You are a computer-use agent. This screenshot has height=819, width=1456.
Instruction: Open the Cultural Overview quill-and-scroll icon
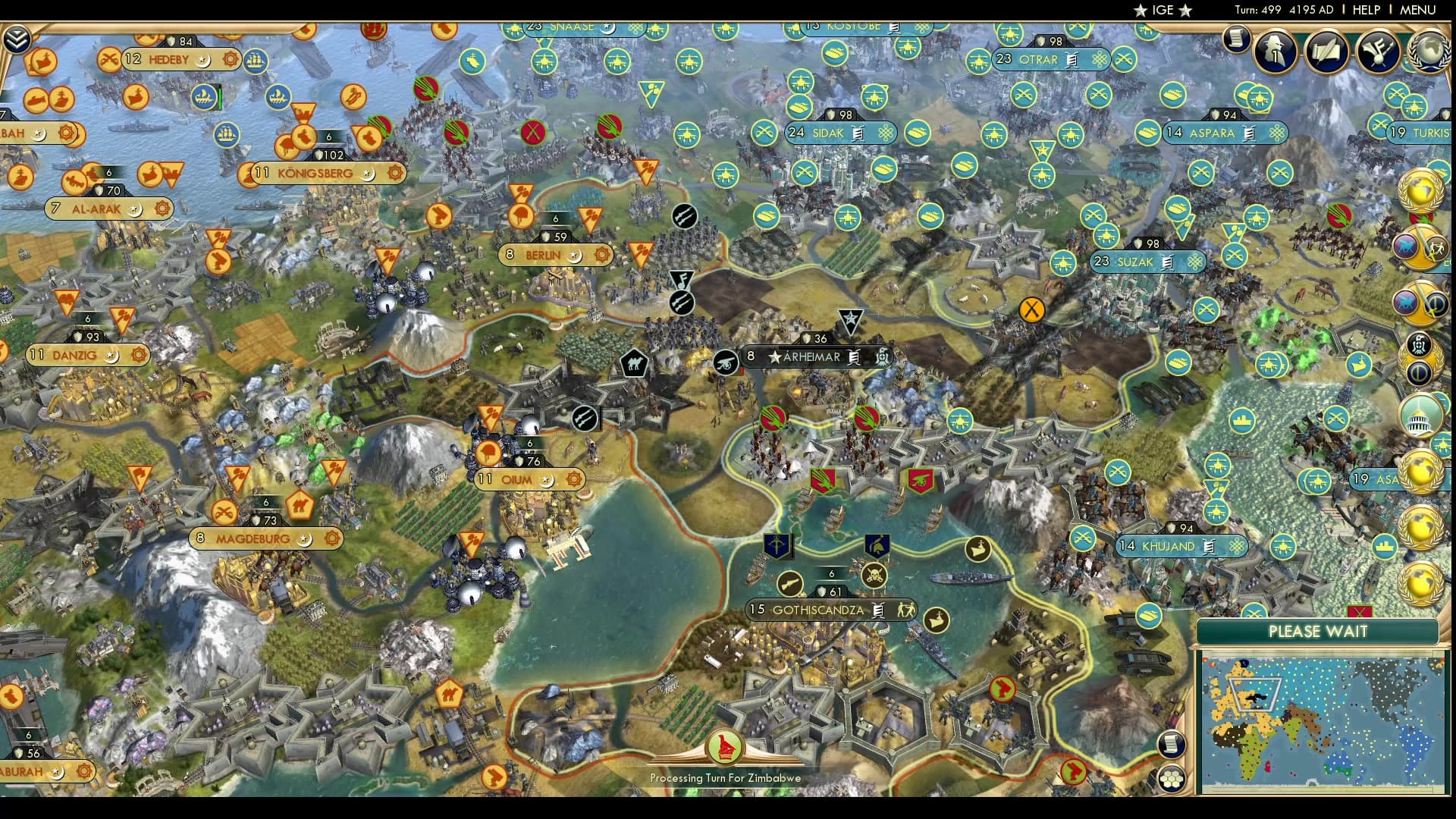(x=1327, y=53)
